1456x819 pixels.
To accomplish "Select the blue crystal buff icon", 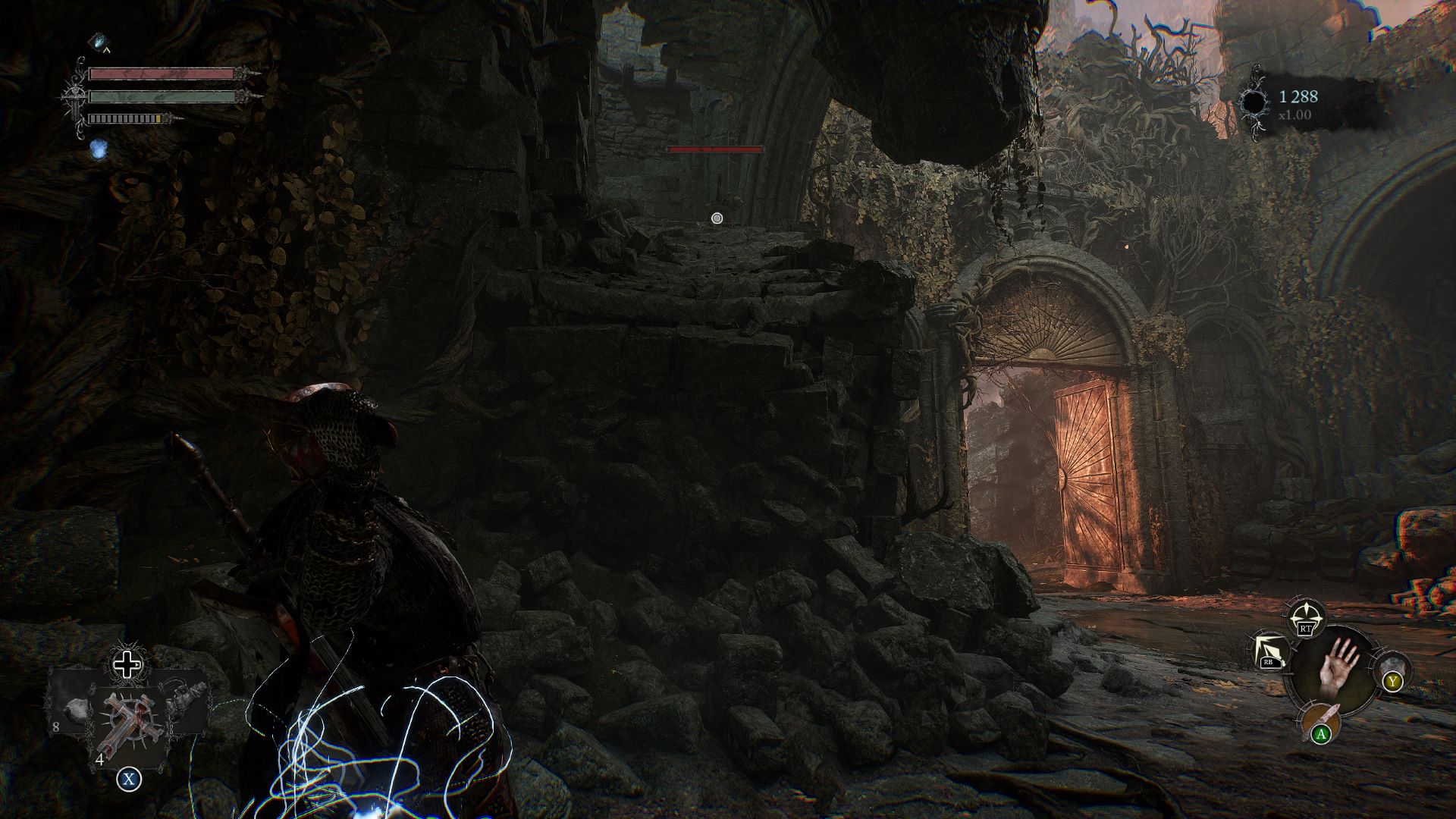I will click(x=100, y=40).
